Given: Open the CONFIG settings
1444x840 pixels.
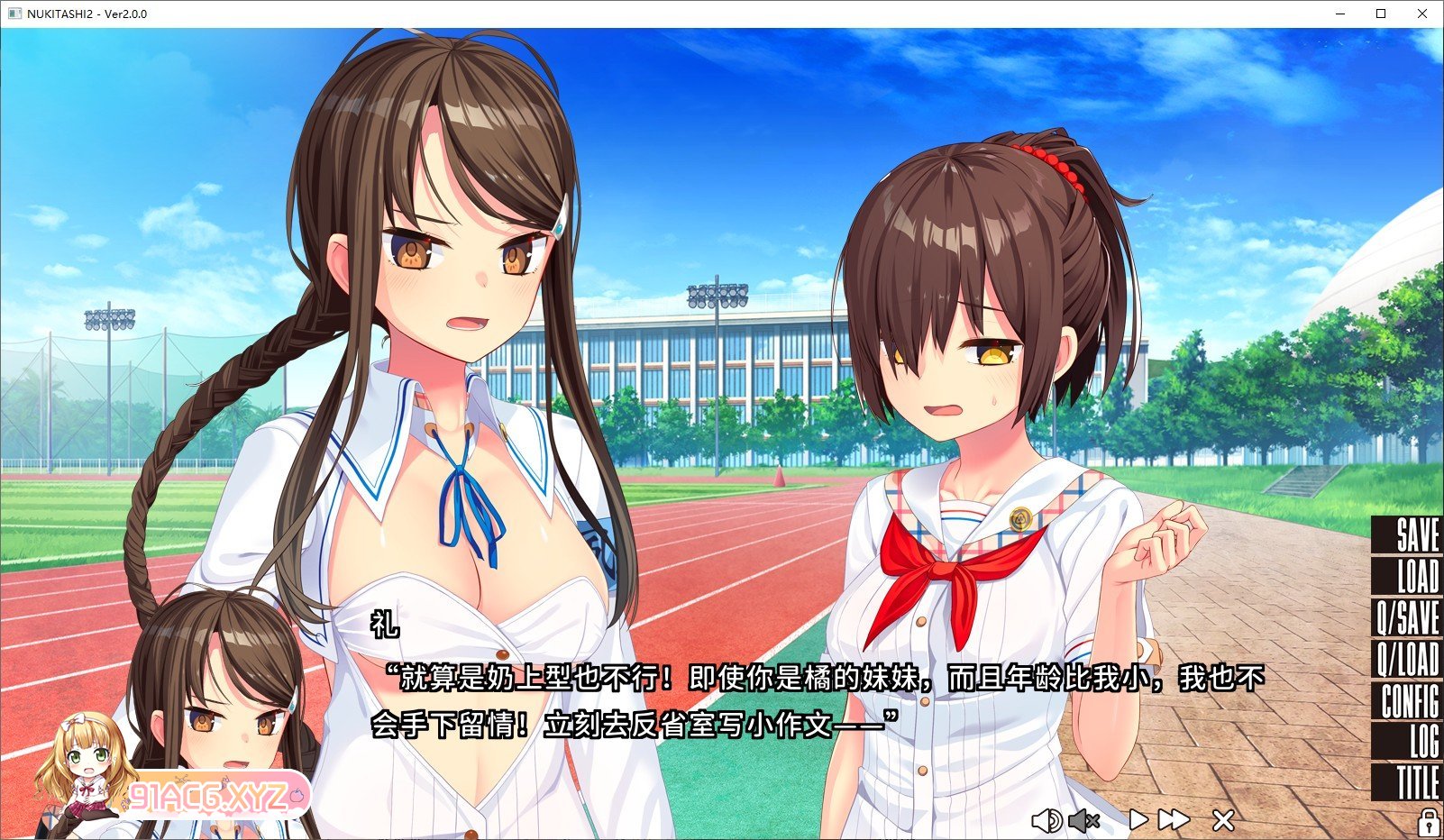Looking at the screenshot, I should [x=1410, y=701].
